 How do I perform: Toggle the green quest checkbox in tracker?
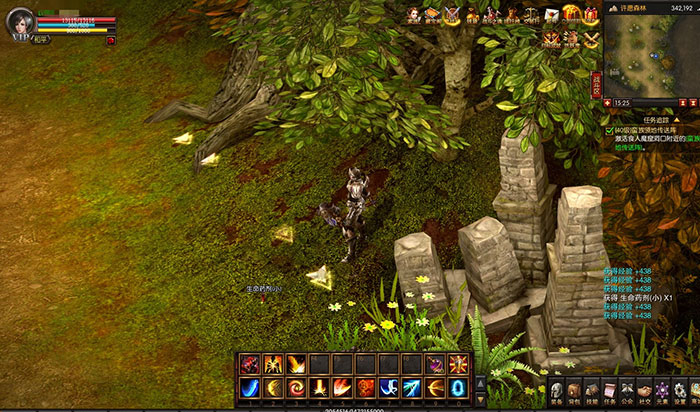coord(609,130)
